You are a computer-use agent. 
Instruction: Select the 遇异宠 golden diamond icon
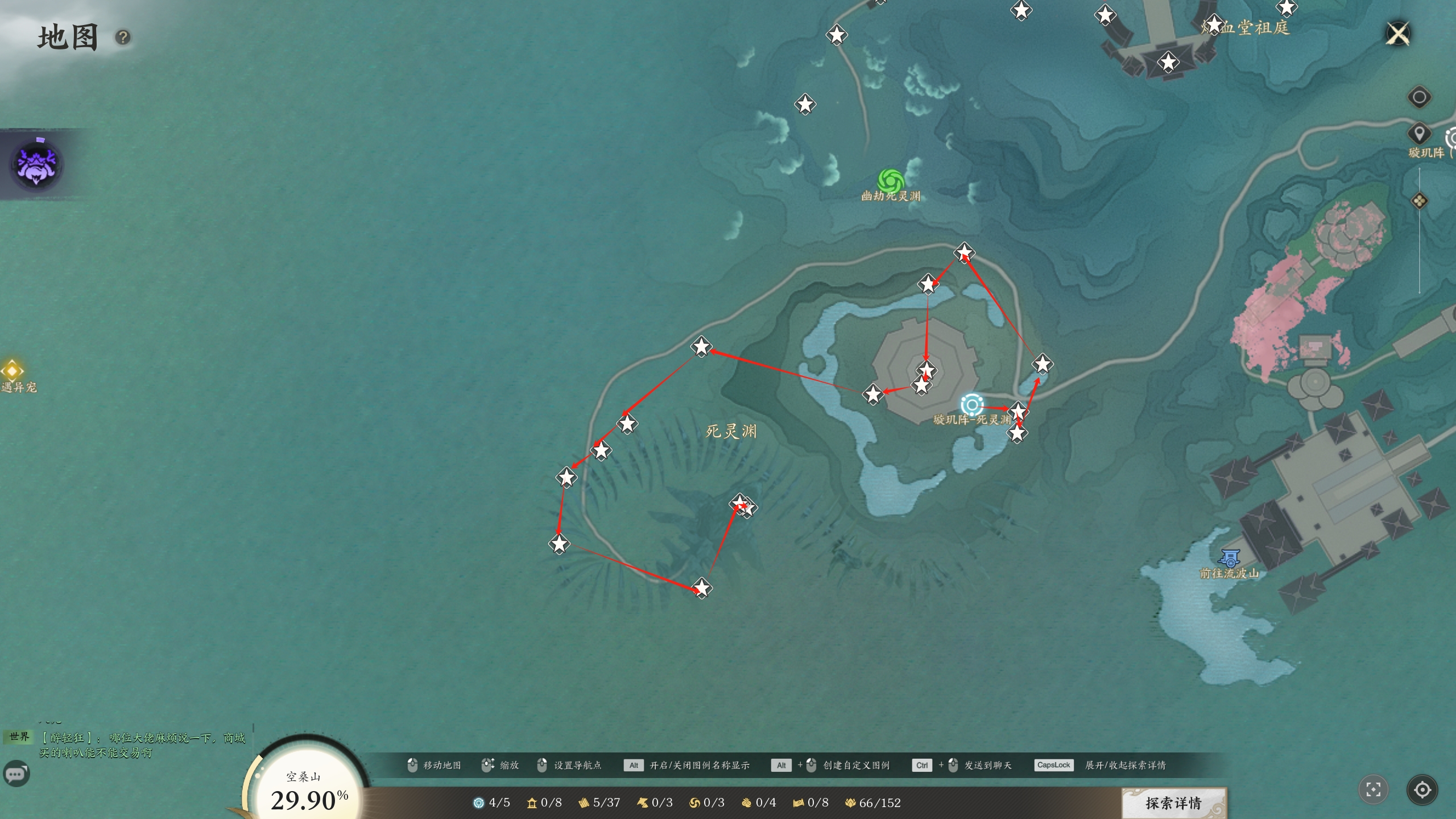click(12, 371)
